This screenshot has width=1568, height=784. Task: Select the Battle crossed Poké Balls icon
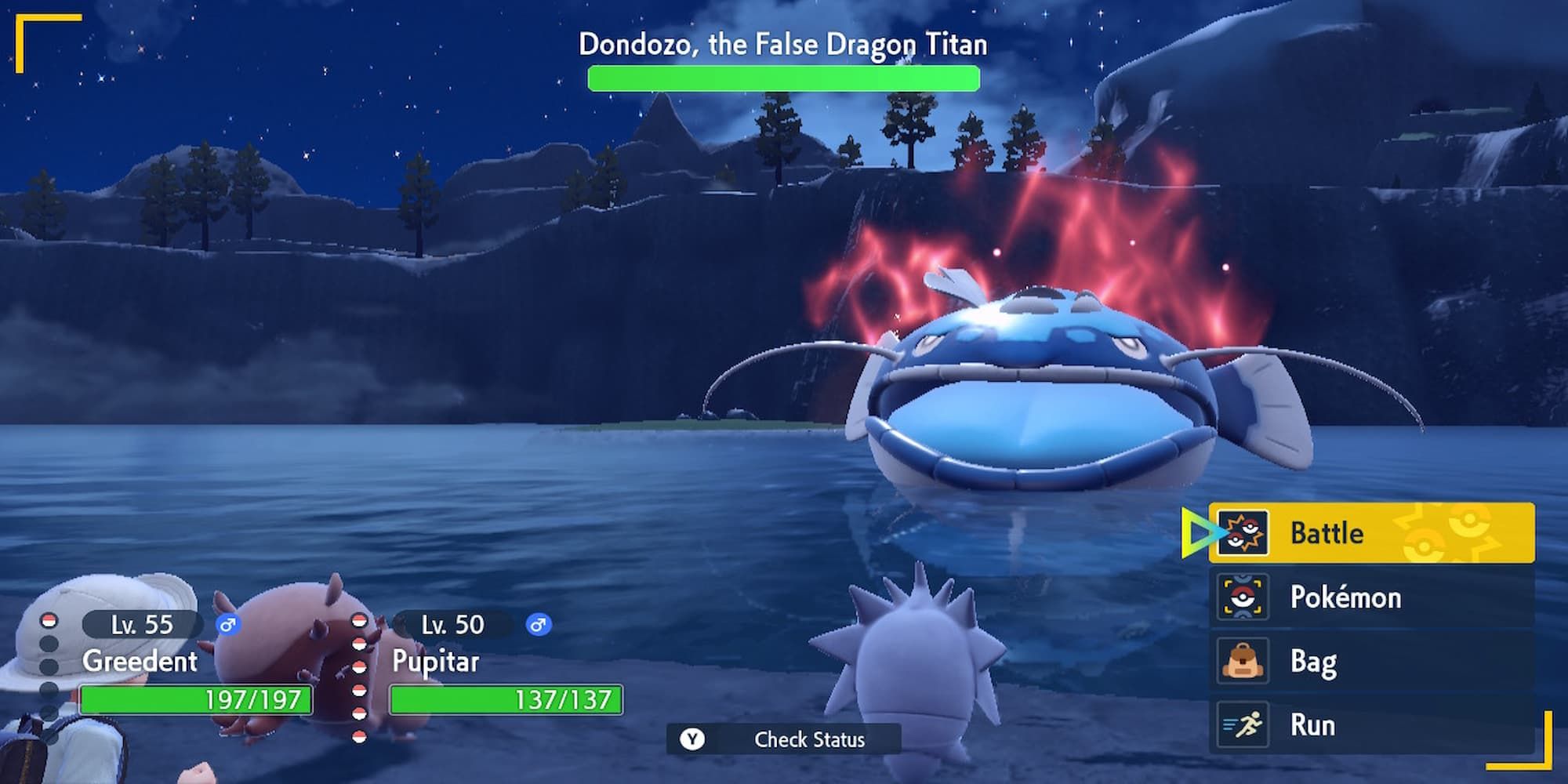(1243, 533)
